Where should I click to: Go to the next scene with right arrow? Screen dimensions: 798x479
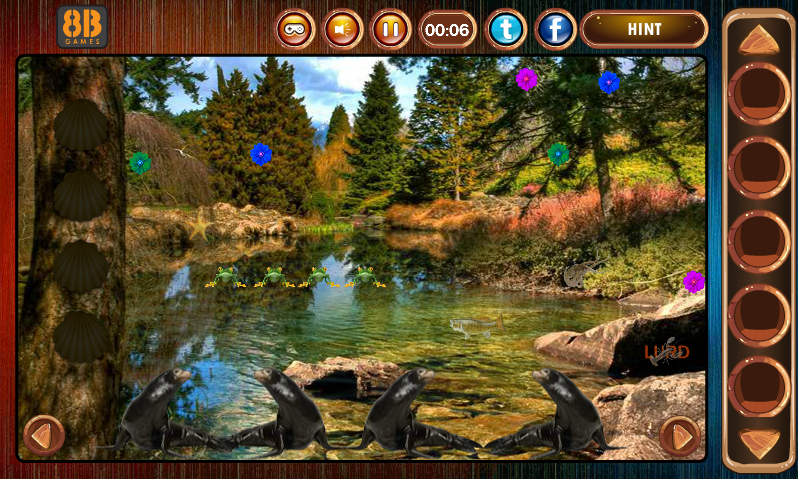click(x=680, y=436)
